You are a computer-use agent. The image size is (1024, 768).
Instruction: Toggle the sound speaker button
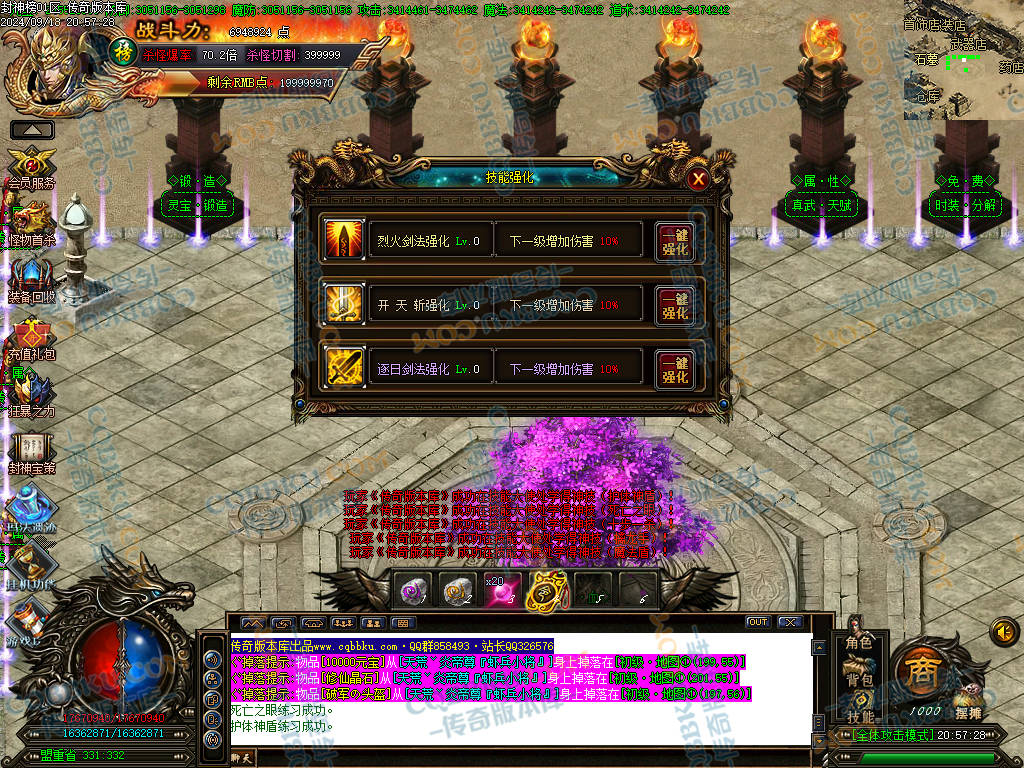pyautogui.click(x=1003, y=631)
